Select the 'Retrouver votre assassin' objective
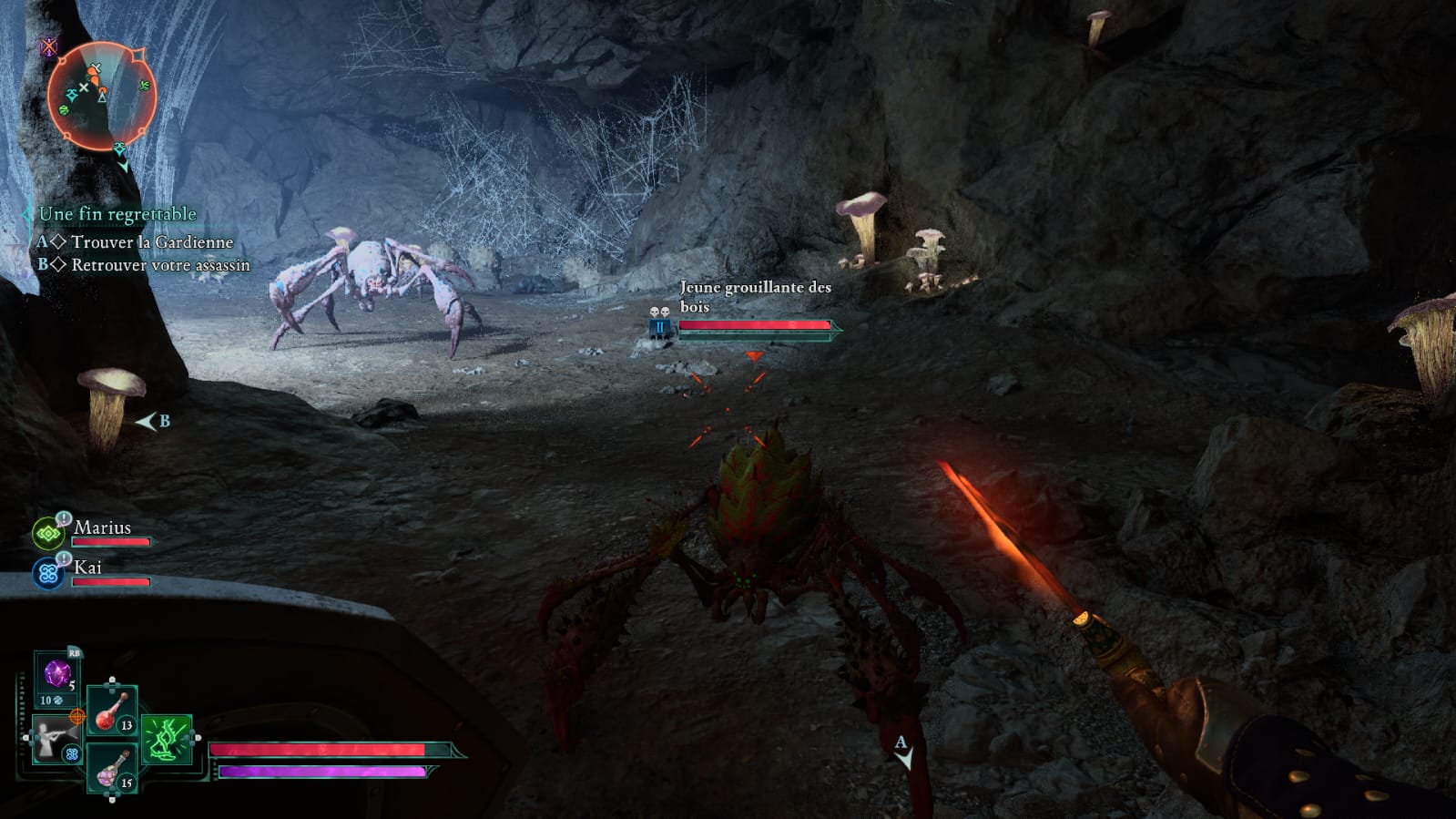This screenshot has width=1456, height=819. pyautogui.click(x=160, y=265)
